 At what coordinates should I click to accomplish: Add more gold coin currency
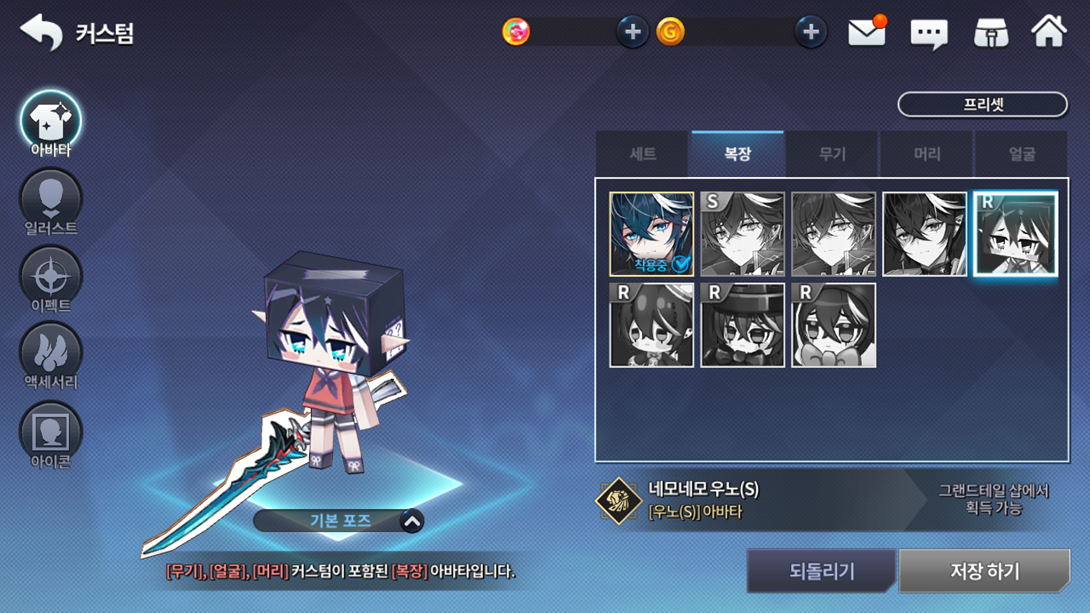pyautogui.click(x=810, y=32)
